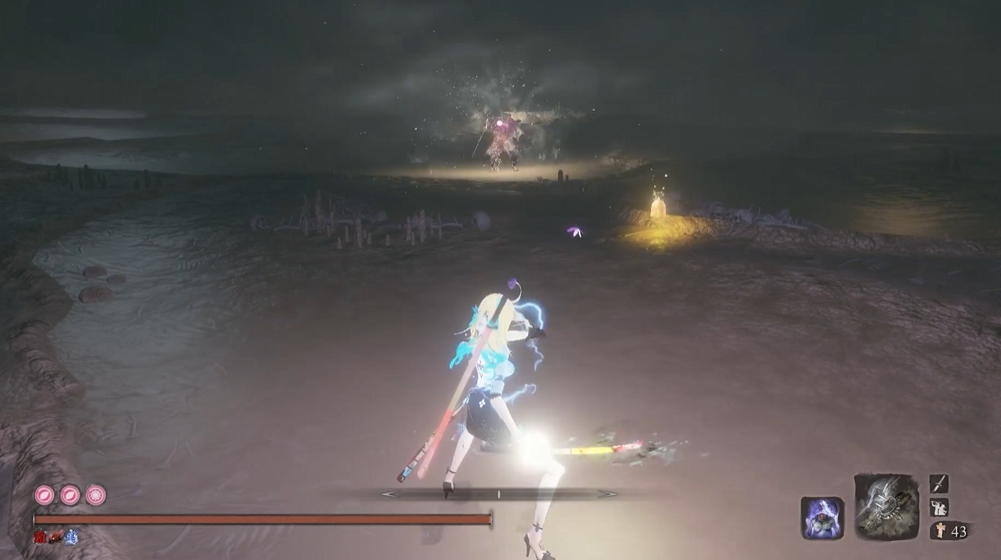Click the red kanji status buff icon
1001x560 pixels.
pyautogui.click(x=40, y=537)
